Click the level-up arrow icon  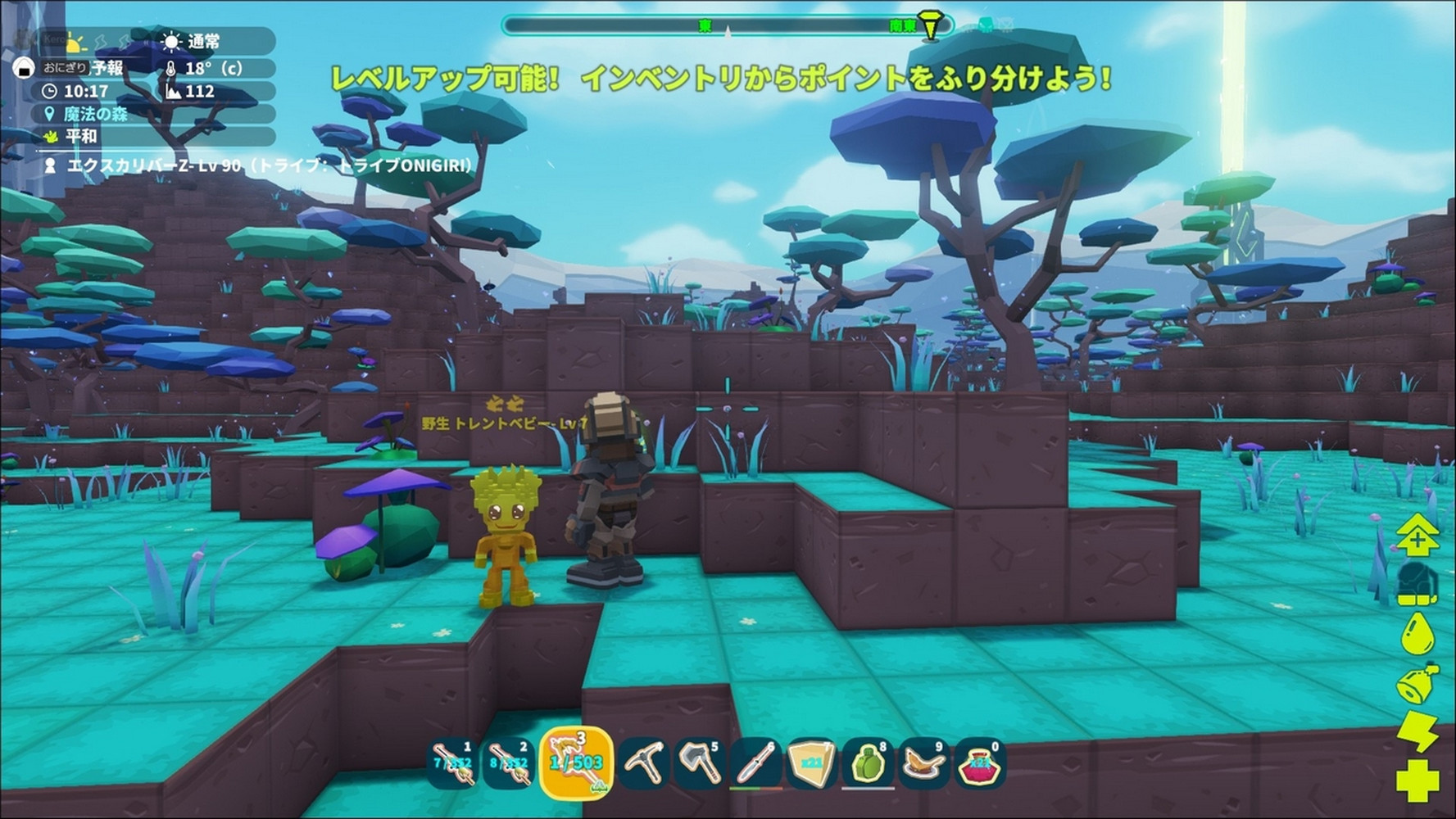[1417, 535]
